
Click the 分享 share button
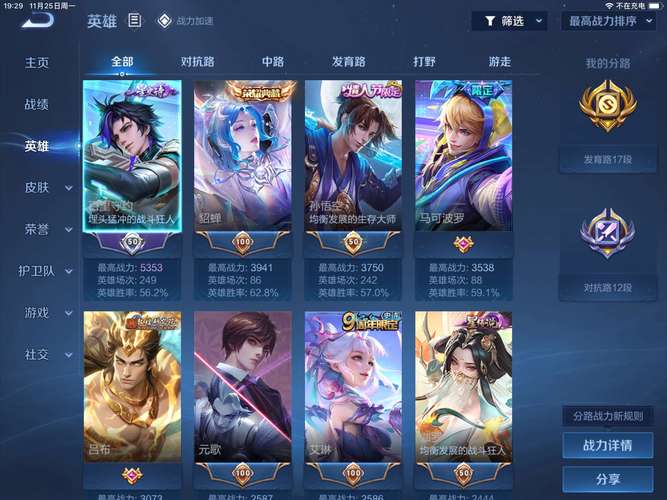point(608,479)
